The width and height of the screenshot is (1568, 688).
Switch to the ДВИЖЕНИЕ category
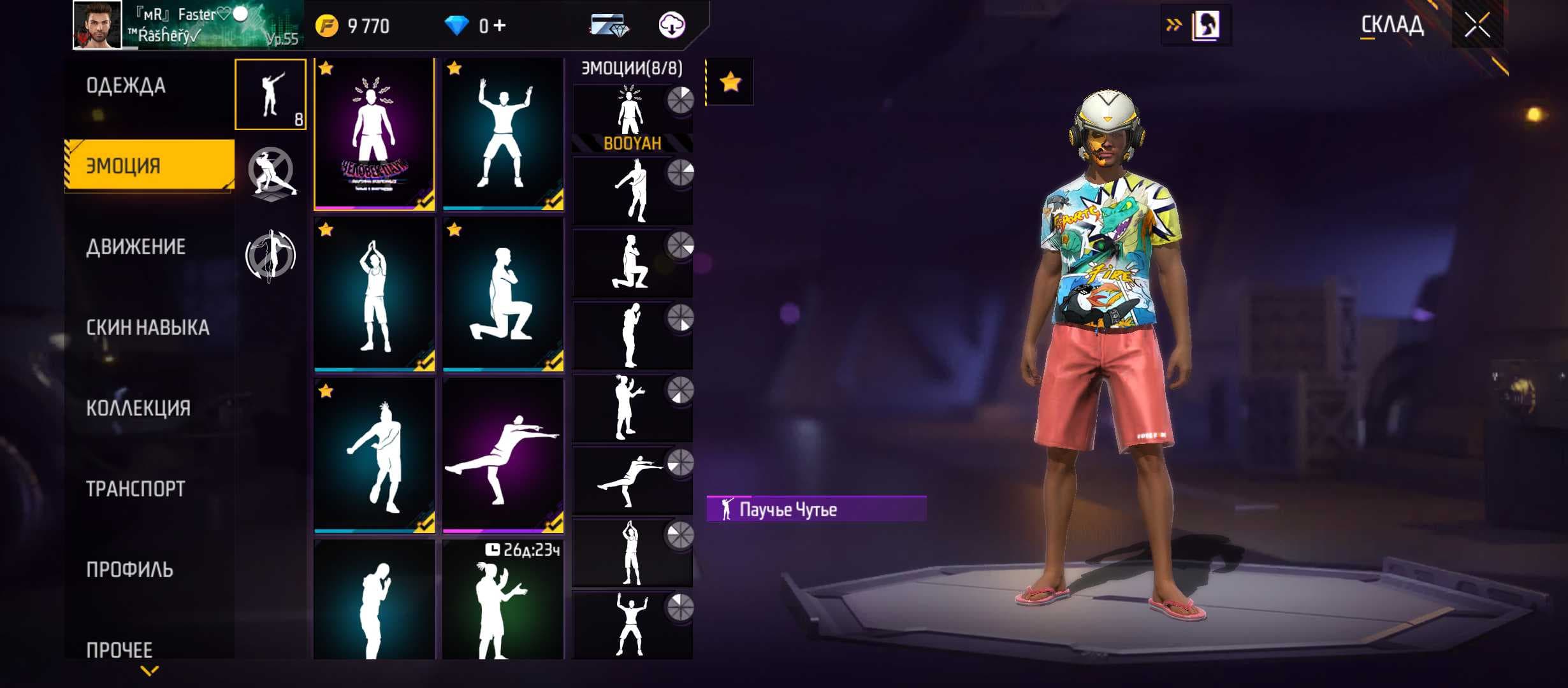pyautogui.click(x=136, y=247)
